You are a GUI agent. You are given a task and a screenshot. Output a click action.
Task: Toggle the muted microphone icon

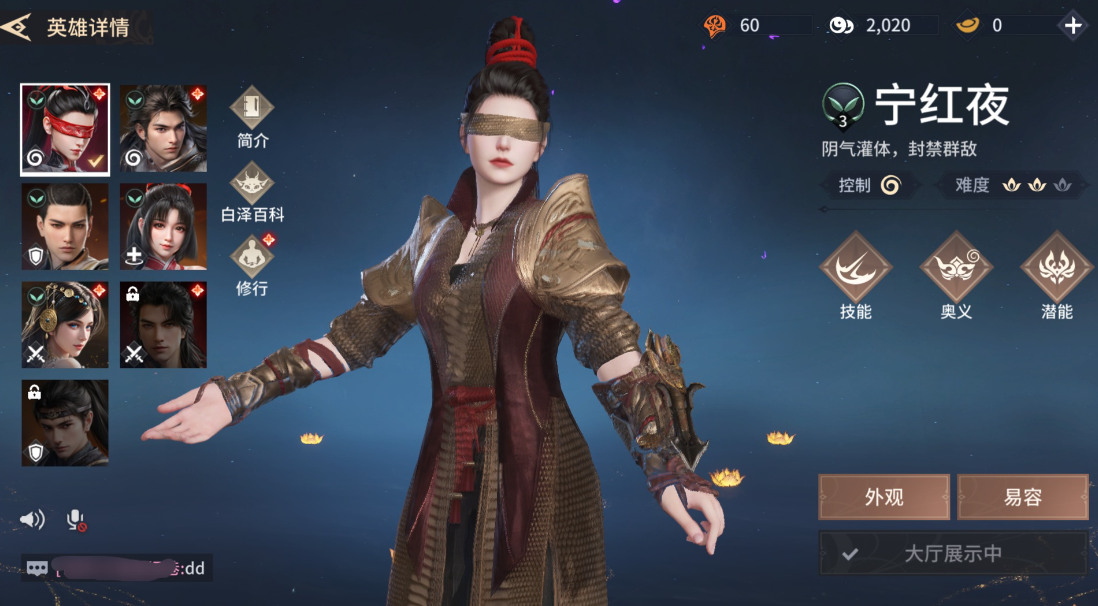(x=76, y=519)
